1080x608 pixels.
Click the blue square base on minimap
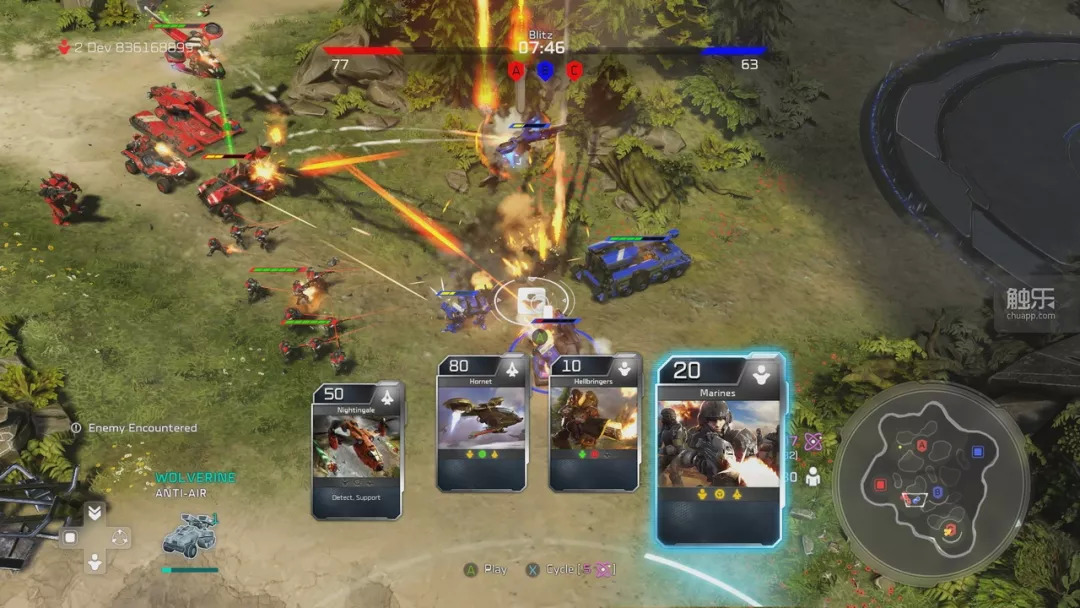pos(977,452)
